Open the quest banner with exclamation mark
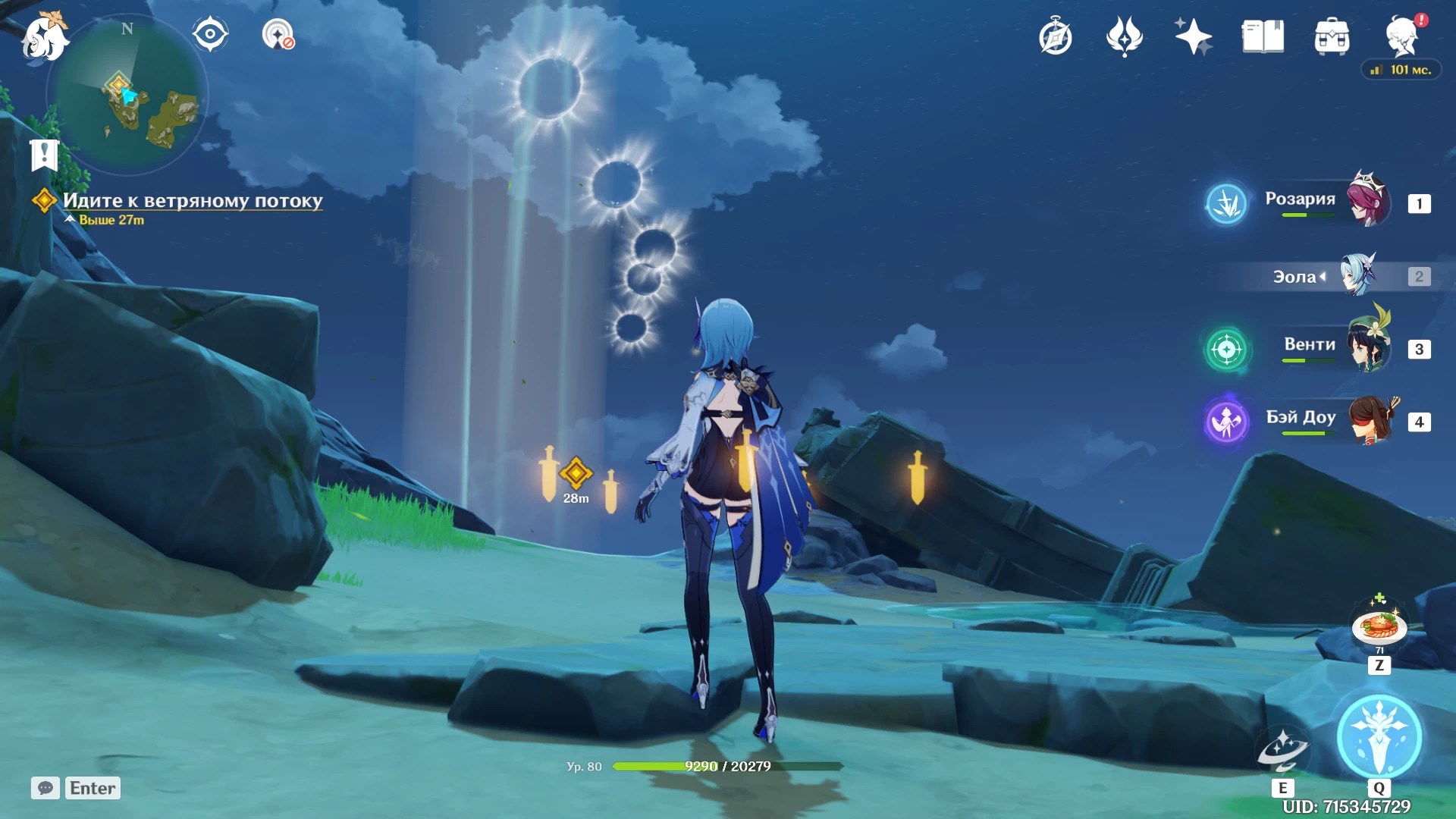This screenshot has height=819, width=1456. coord(44,155)
